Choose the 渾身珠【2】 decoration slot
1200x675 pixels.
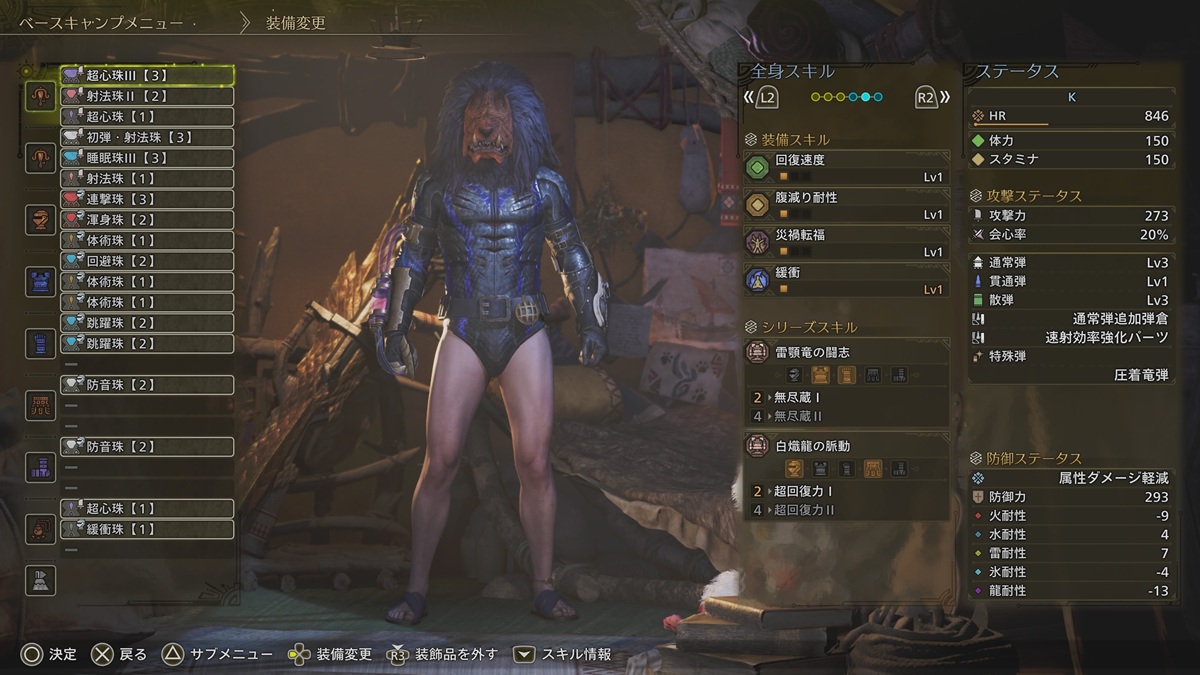[x=147, y=220]
